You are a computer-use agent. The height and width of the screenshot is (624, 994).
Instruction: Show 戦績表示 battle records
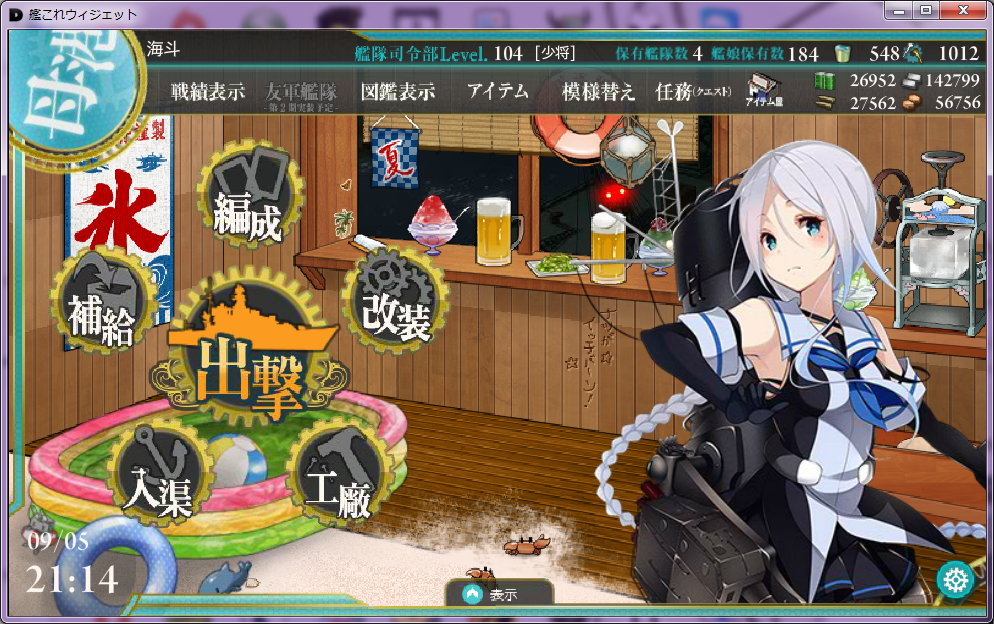(207, 92)
